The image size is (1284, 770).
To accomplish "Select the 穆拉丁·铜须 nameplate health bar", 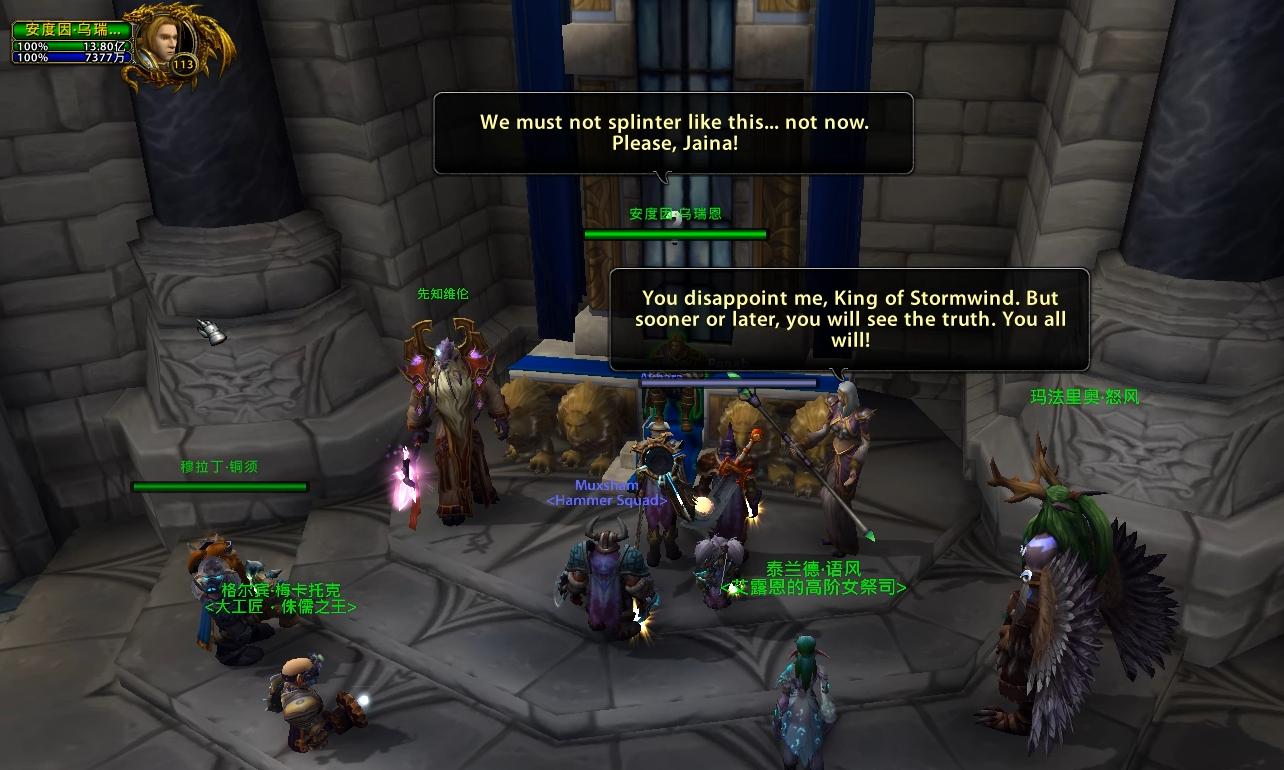I will [220, 487].
